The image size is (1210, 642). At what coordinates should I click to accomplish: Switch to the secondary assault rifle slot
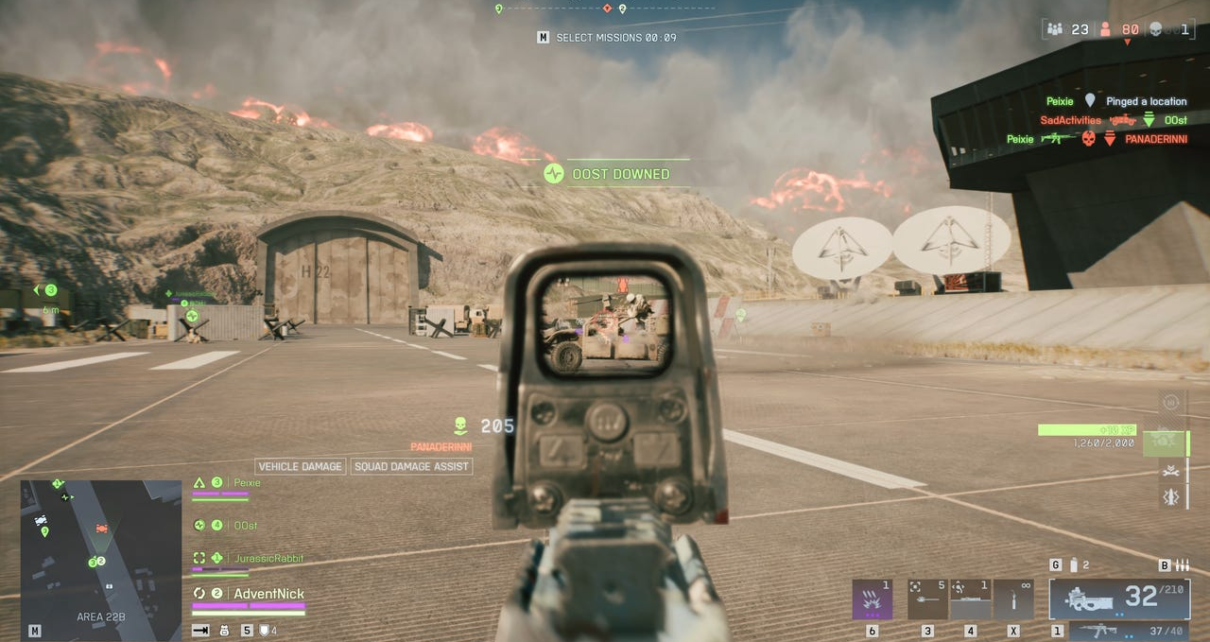(x=1130, y=631)
